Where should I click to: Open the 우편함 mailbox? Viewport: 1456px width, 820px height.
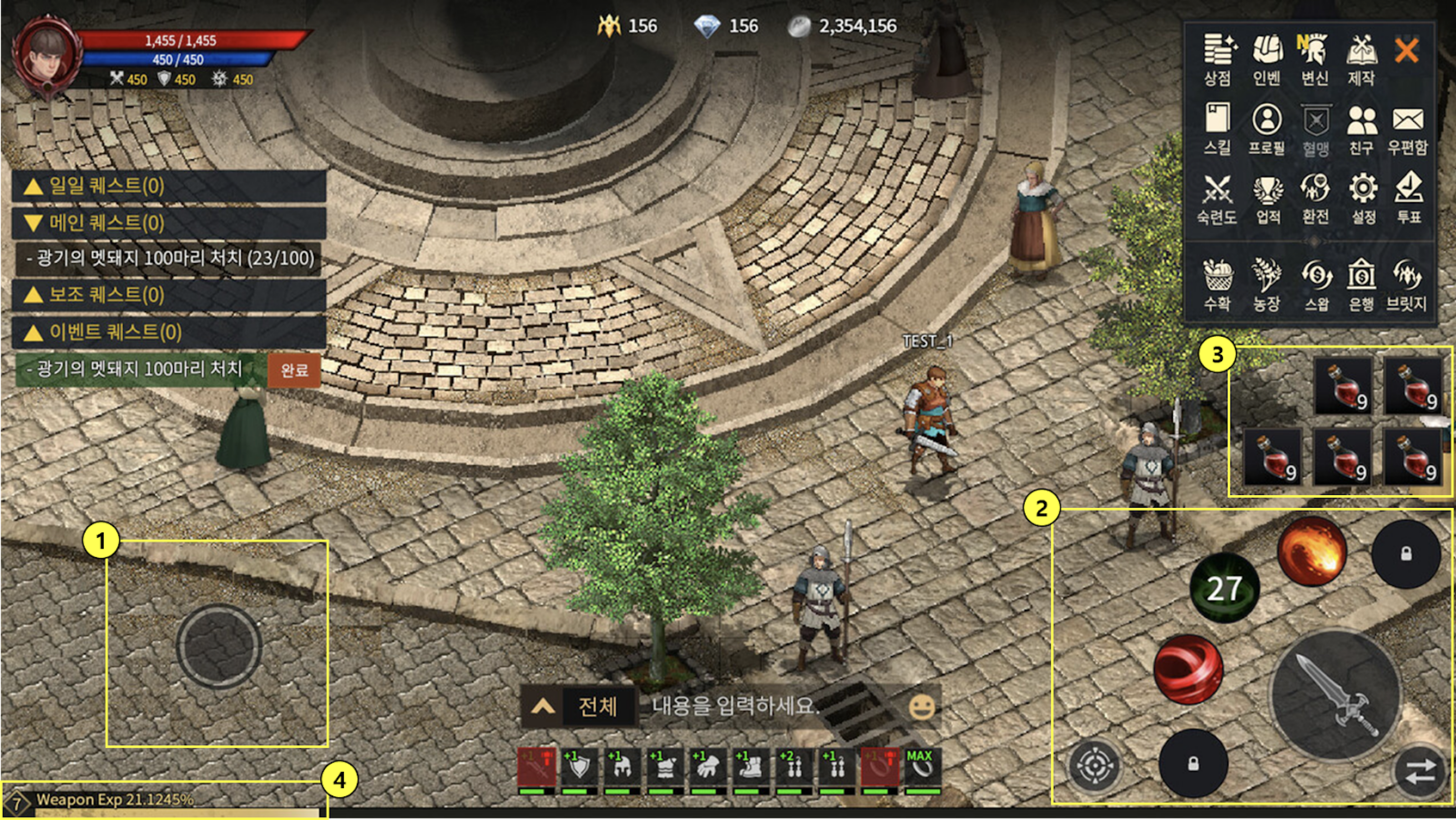(1407, 129)
